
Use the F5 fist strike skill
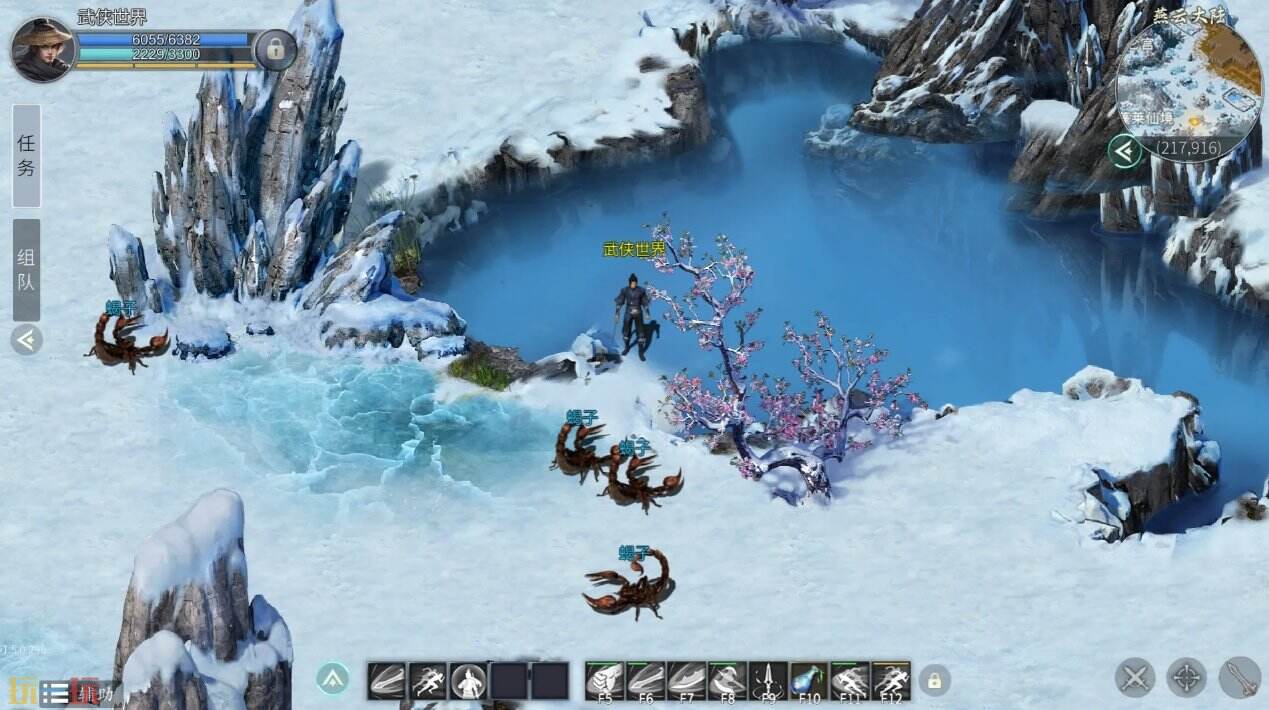pyautogui.click(x=604, y=681)
